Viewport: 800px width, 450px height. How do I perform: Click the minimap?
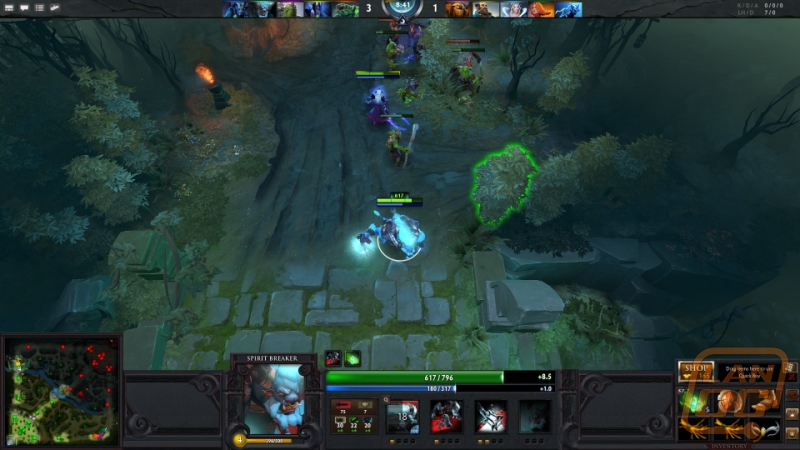coord(60,391)
